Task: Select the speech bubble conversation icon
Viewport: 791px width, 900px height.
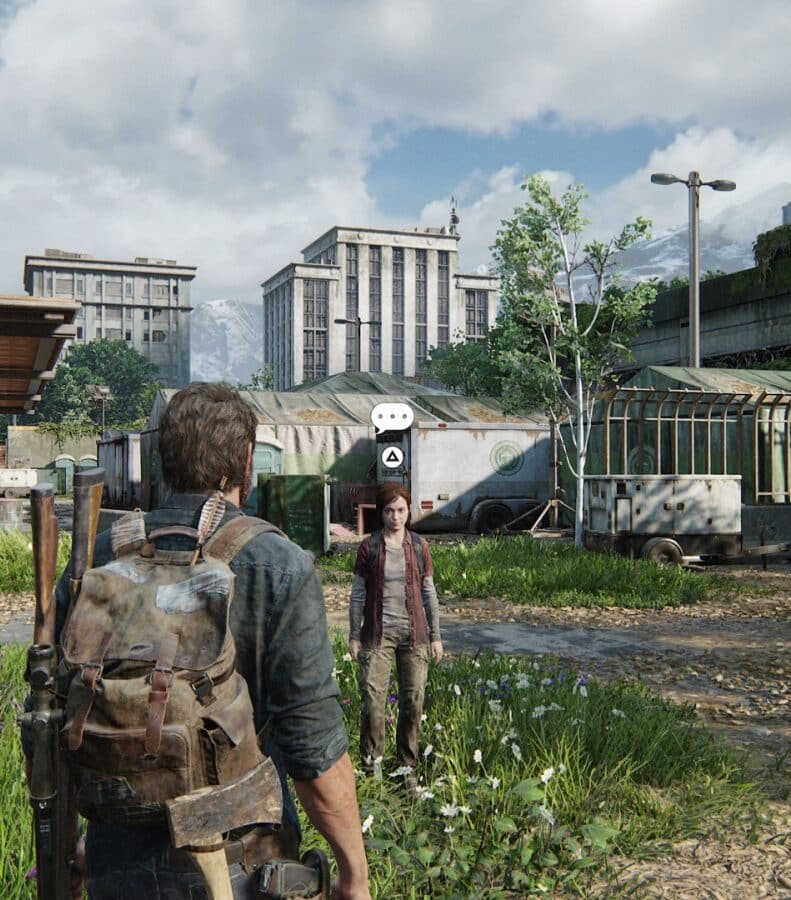Action: point(392,416)
